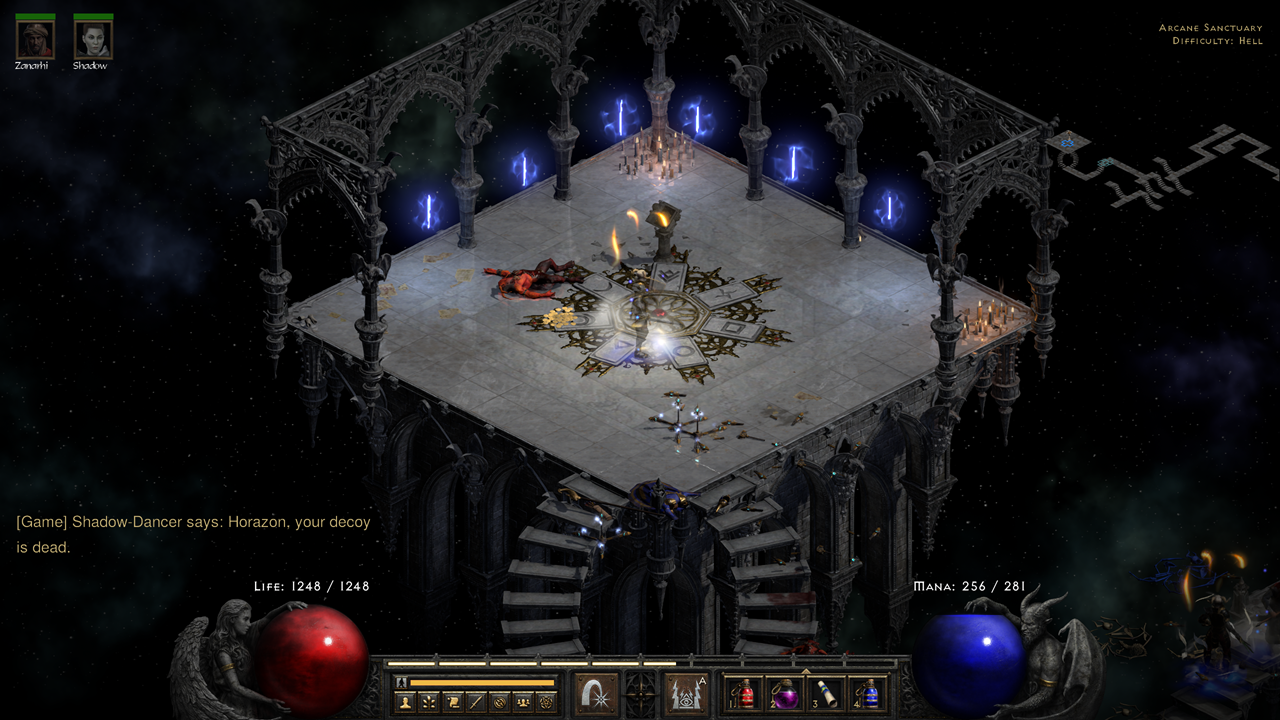Viewport: 1280px width, 720px height.
Task: Drink the healing potion in belt slot 1
Action: [747, 697]
